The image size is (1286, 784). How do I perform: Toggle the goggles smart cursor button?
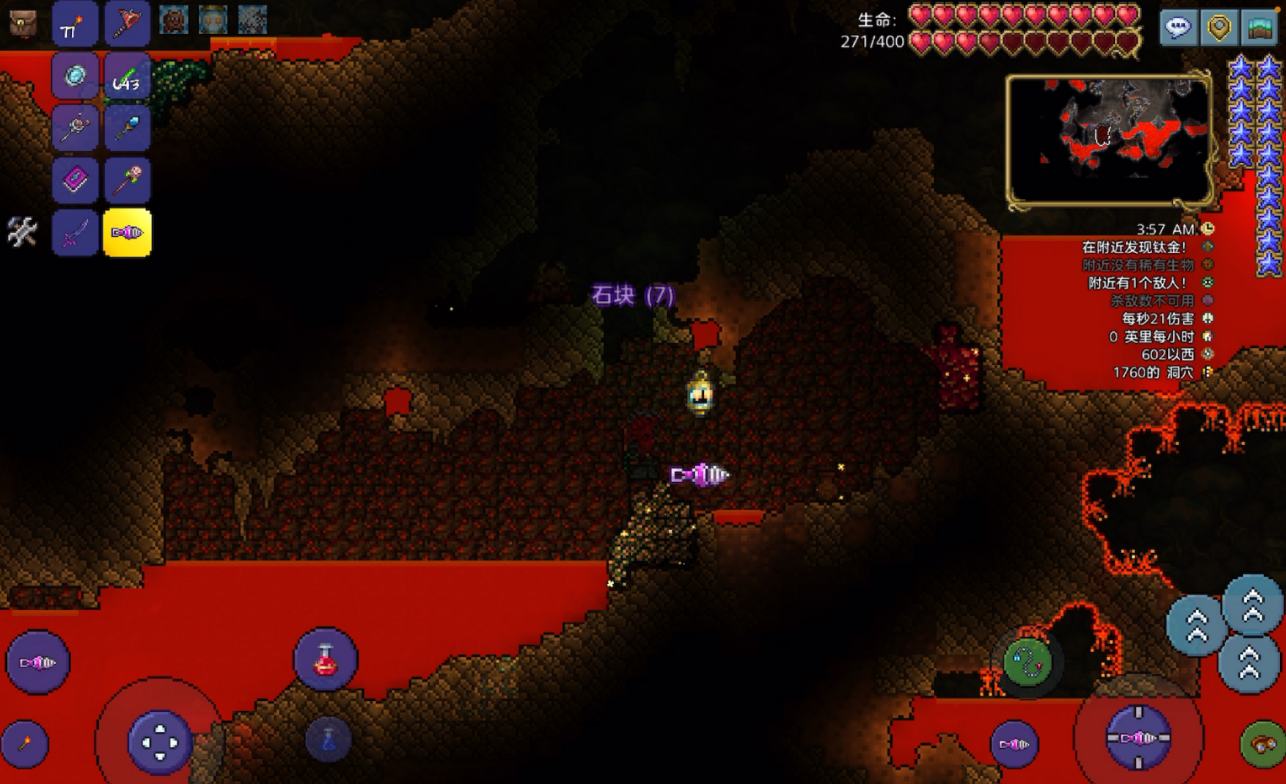[x=1262, y=743]
